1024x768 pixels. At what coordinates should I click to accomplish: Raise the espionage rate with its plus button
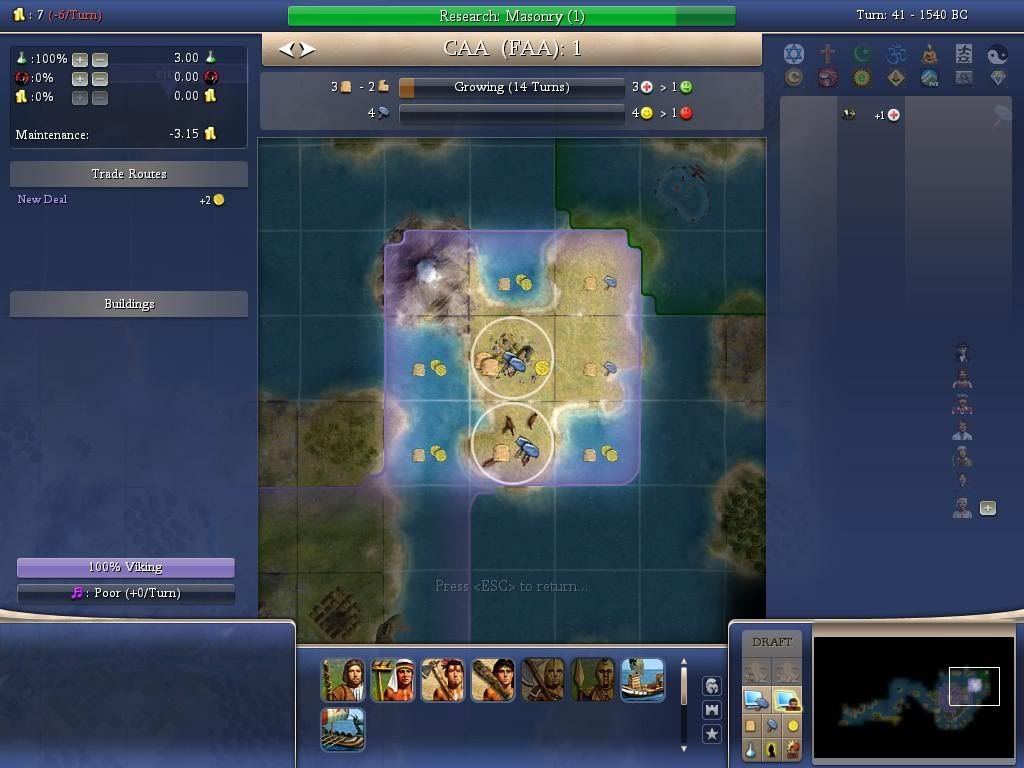(x=79, y=78)
